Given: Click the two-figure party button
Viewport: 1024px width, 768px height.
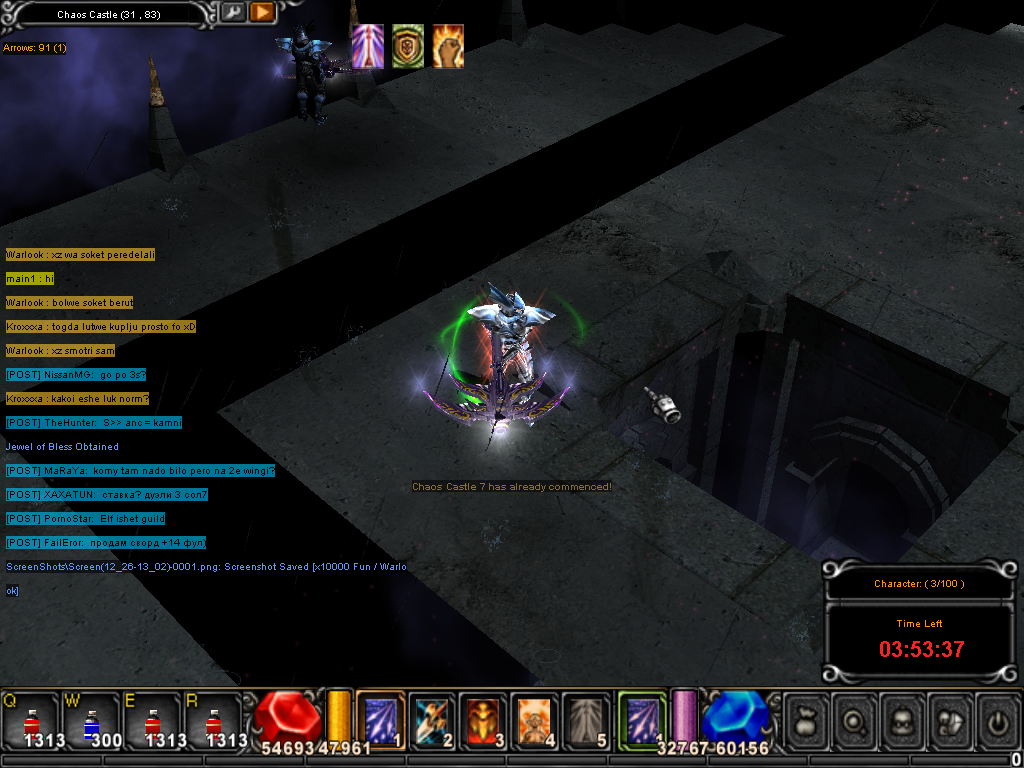Looking at the screenshot, I should (x=950, y=718).
